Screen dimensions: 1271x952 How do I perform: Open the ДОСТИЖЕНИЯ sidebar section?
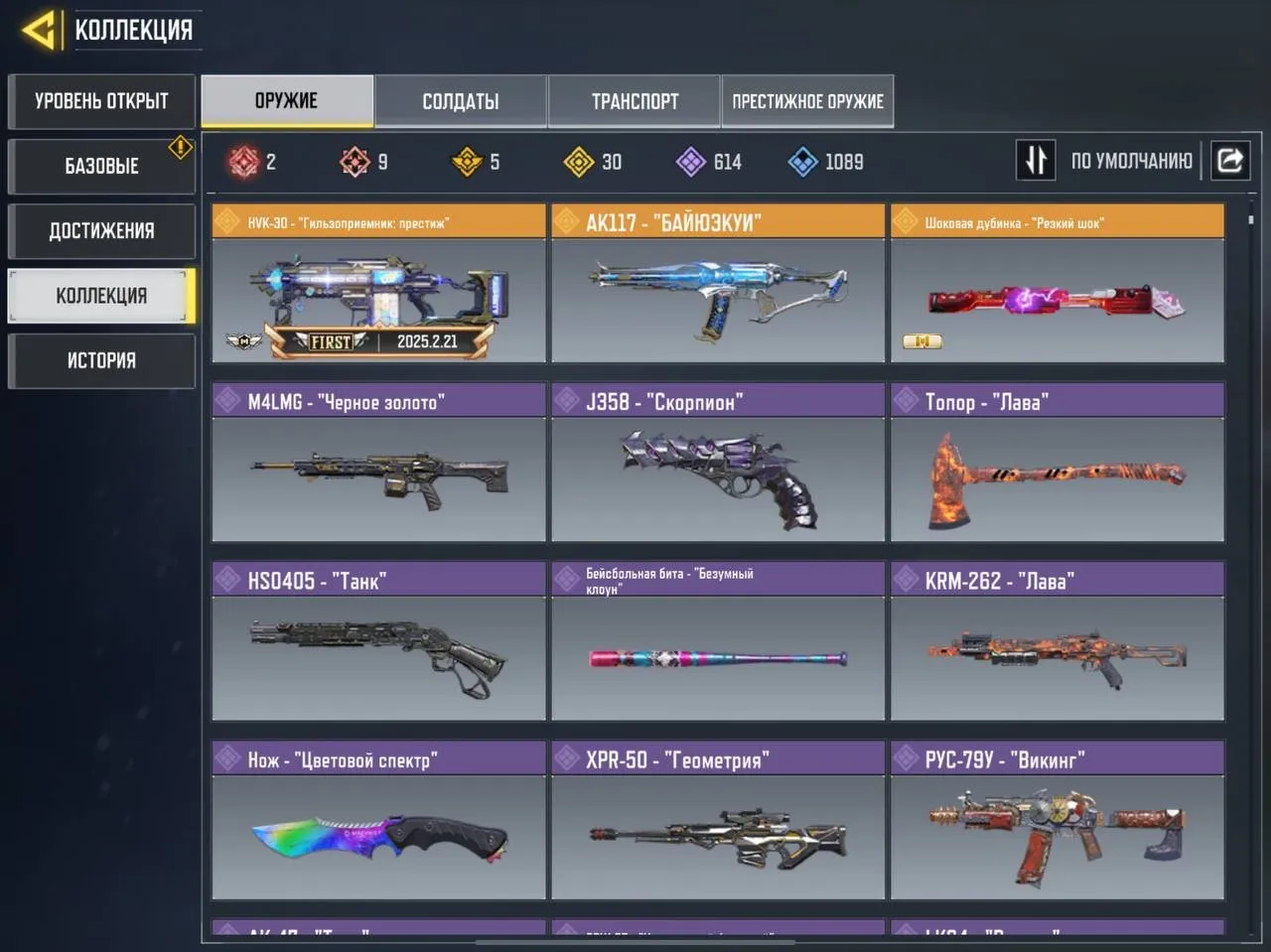101,230
